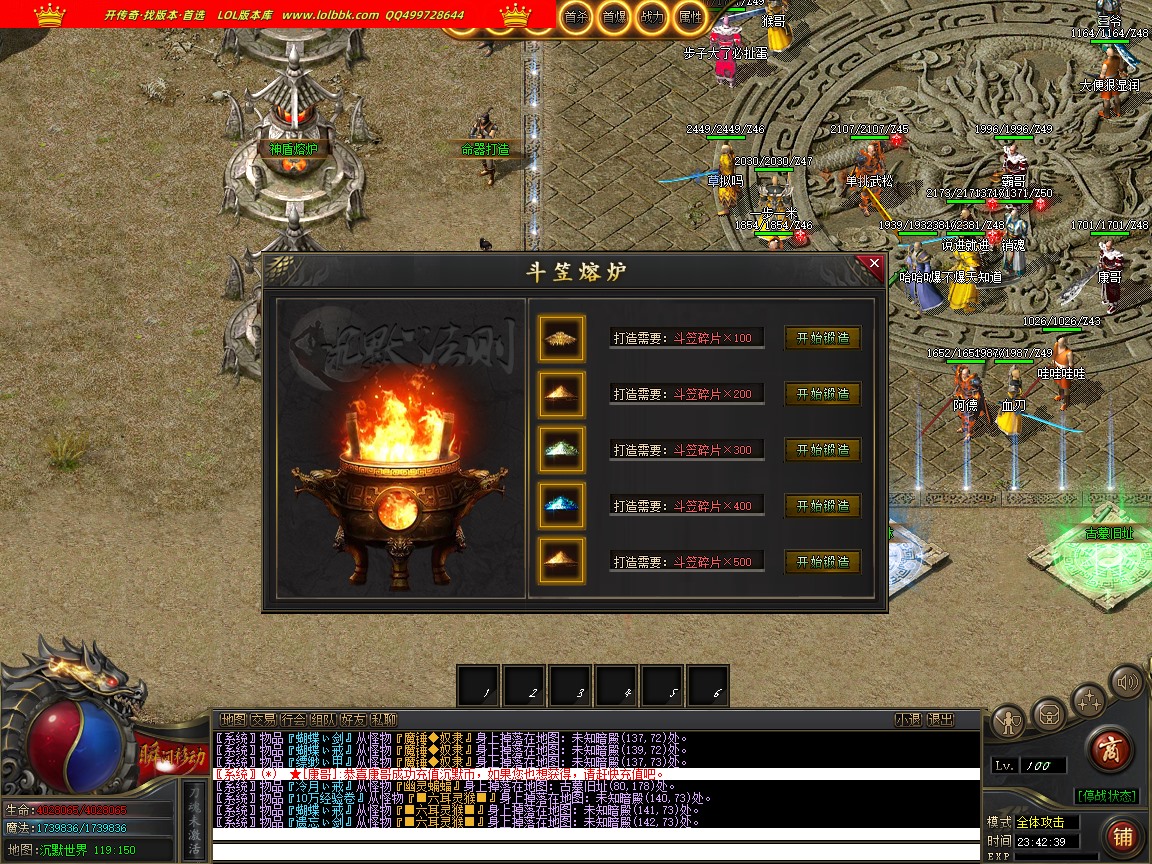
Task: Open the red 铺 stall button
Action: (1122, 836)
